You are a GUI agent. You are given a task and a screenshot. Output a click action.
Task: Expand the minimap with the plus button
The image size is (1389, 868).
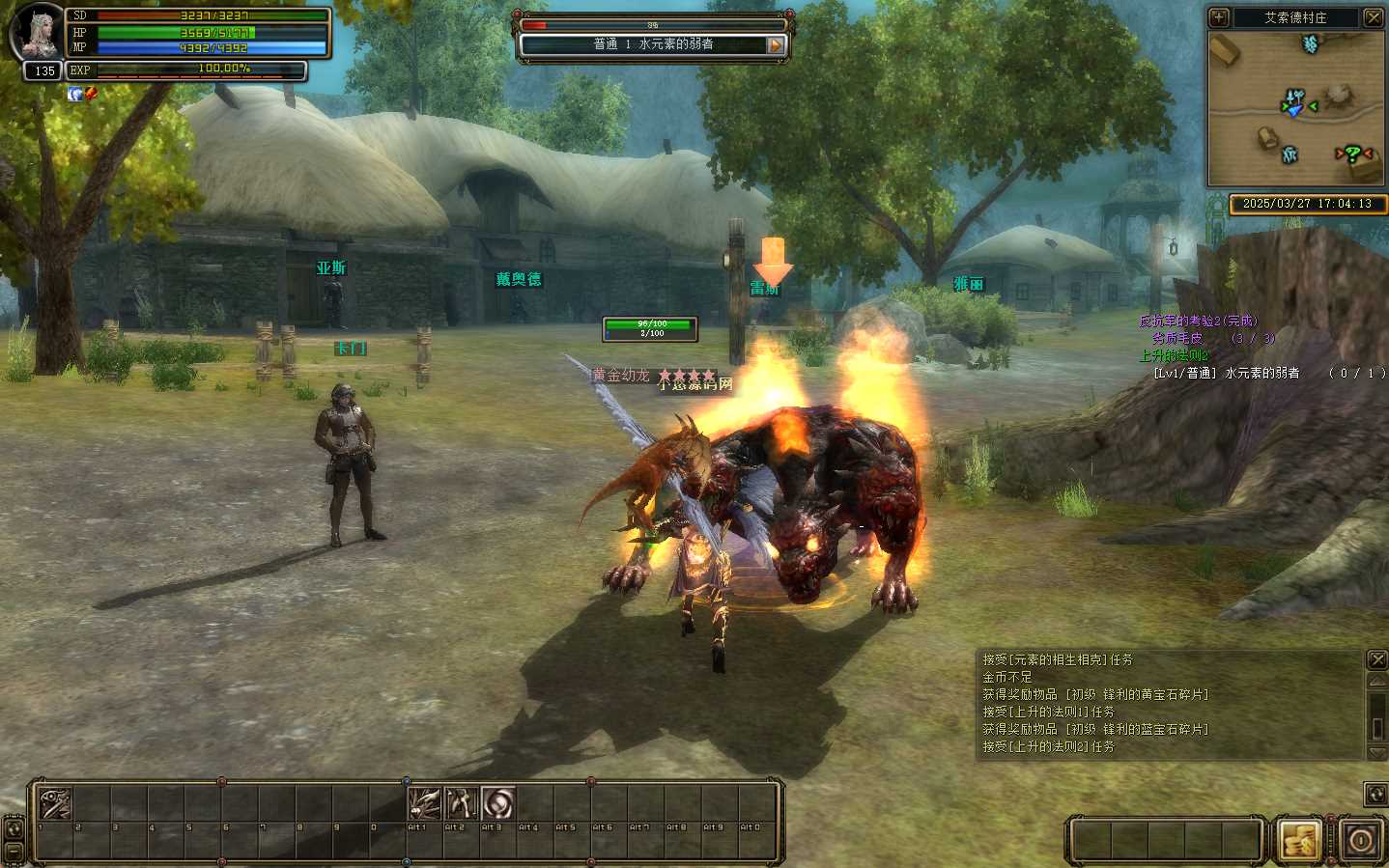tap(1219, 17)
